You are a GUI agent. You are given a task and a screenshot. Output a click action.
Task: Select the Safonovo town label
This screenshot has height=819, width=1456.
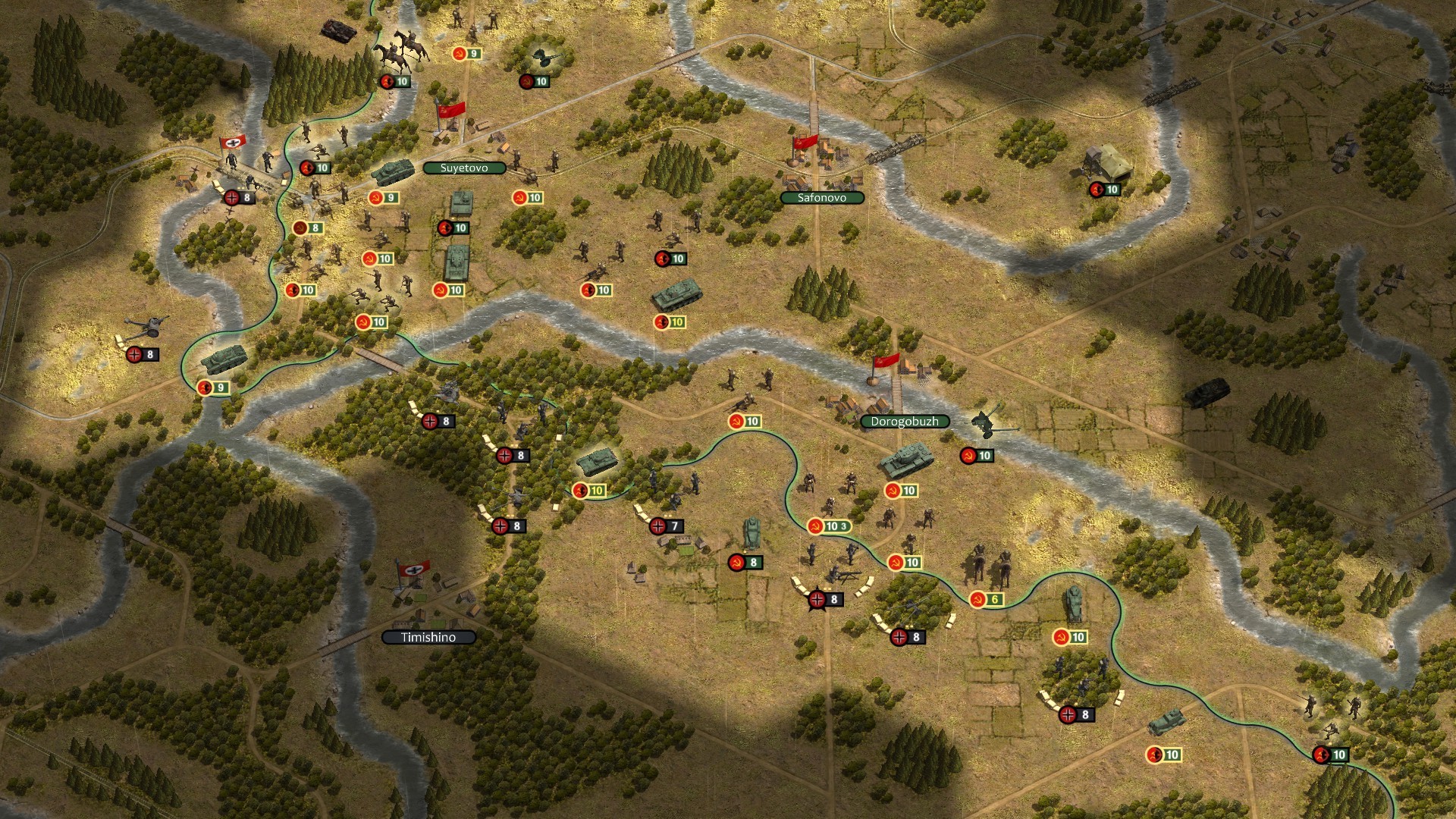[822, 198]
